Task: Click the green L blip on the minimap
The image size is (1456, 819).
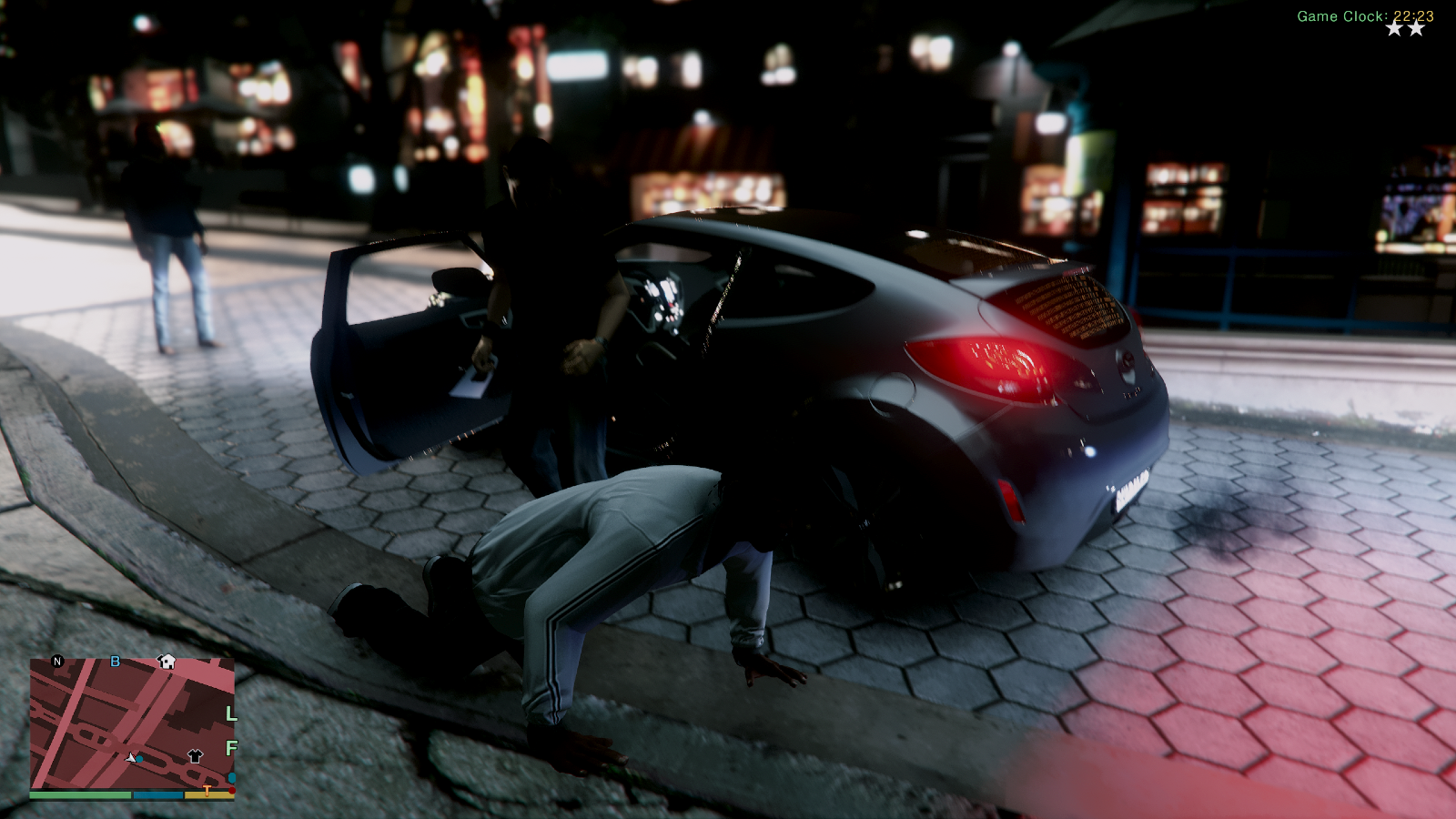Action: pyautogui.click(x=231, y=714)
